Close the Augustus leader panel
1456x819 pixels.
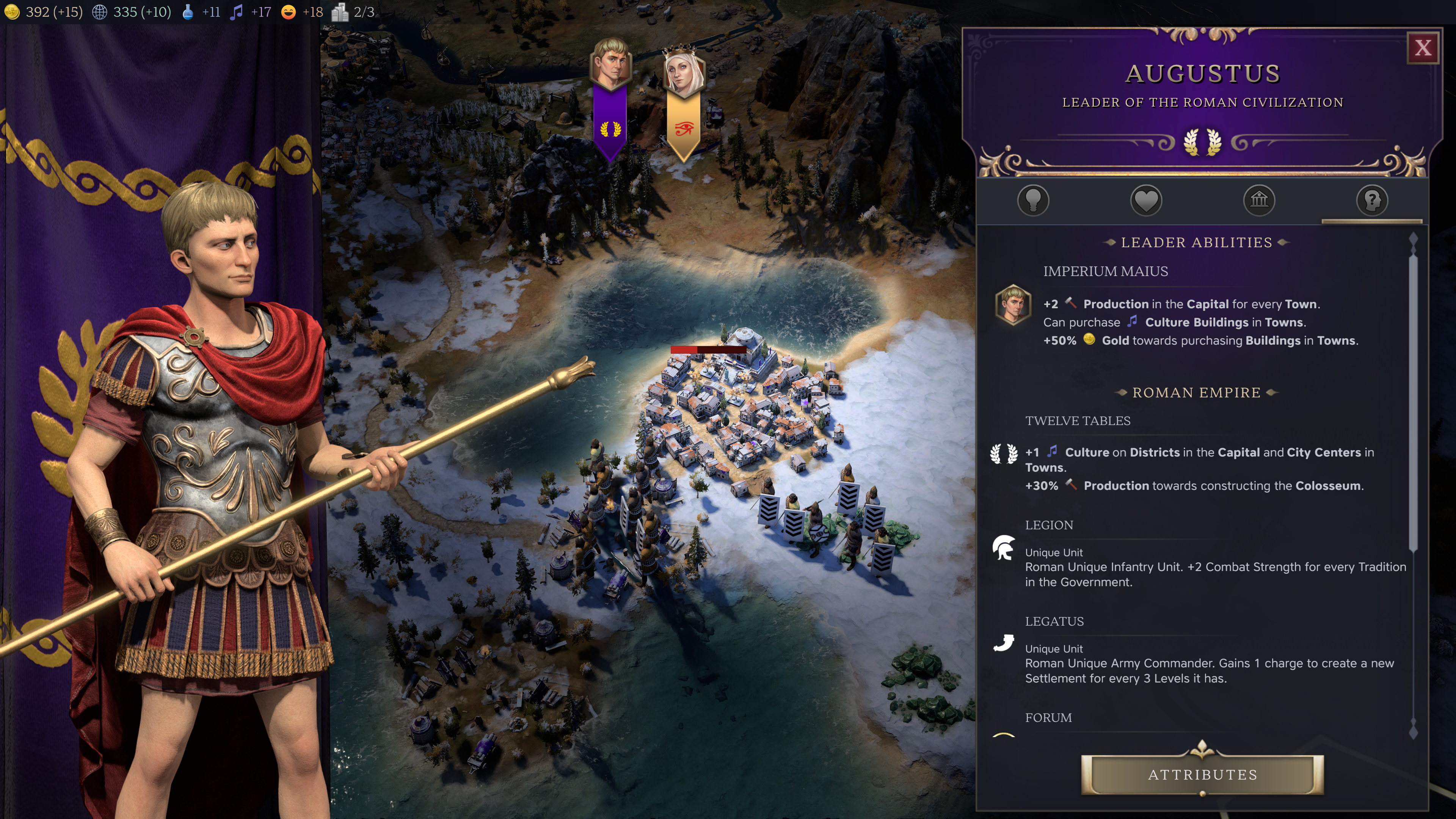point(1422,48)
